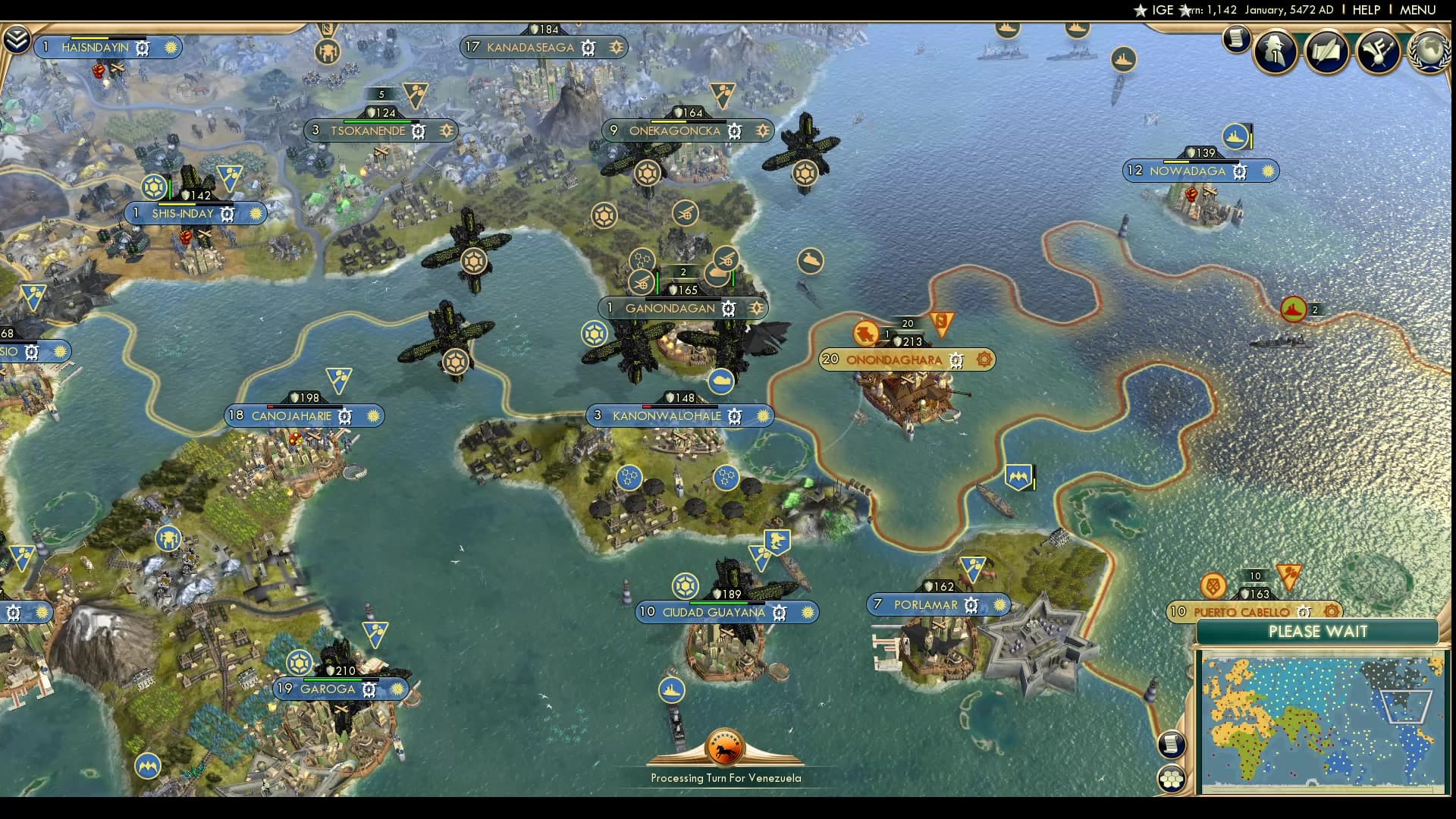1456x819 pixels.
Task: Open the Espionage overview spy icon
Action: tap(1275, 52)
